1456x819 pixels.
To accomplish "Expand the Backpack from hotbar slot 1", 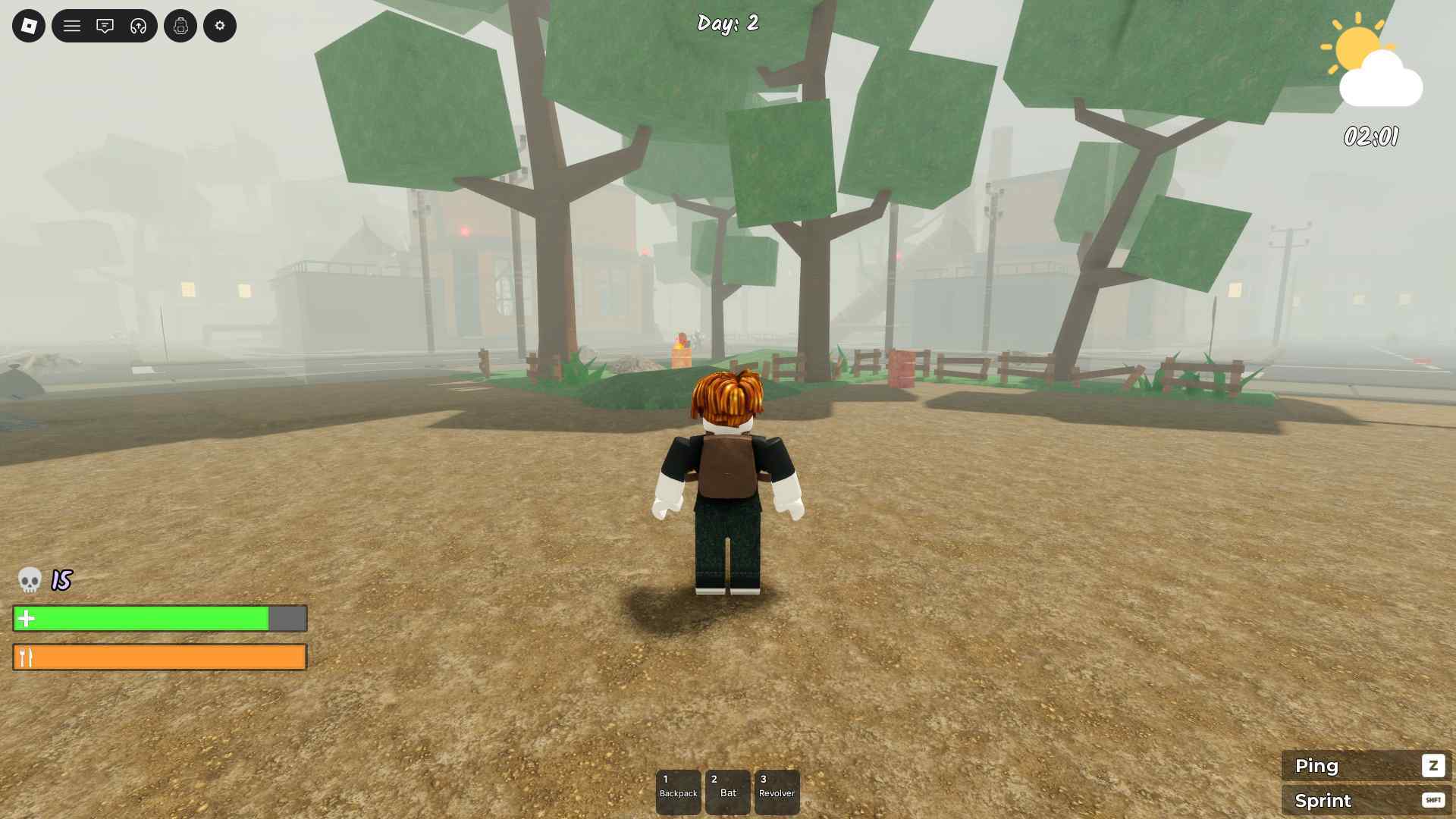I will point(679,792).
